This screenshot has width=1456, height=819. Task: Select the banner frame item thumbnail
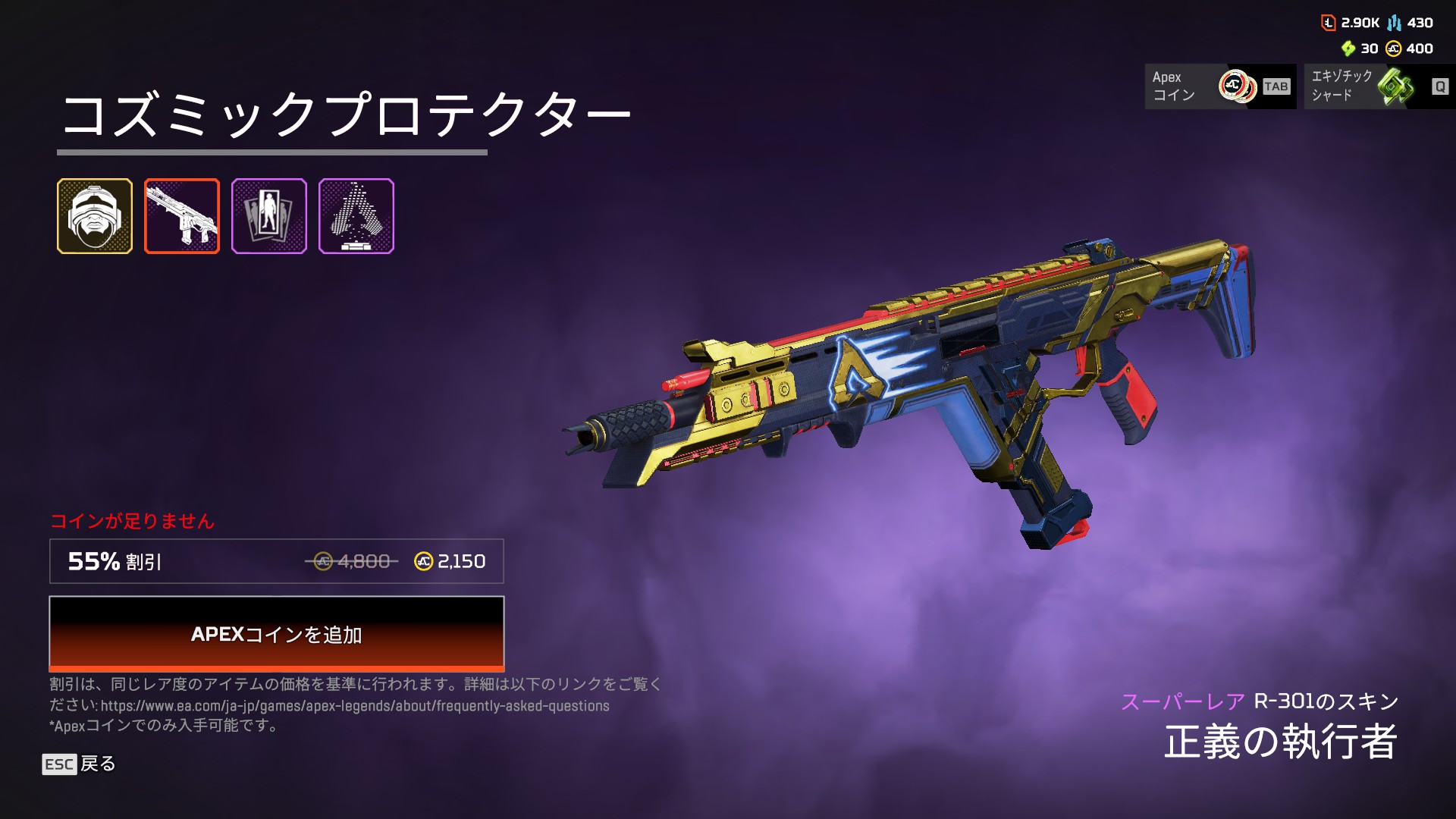pyautogui.click(x=269, y=216)
